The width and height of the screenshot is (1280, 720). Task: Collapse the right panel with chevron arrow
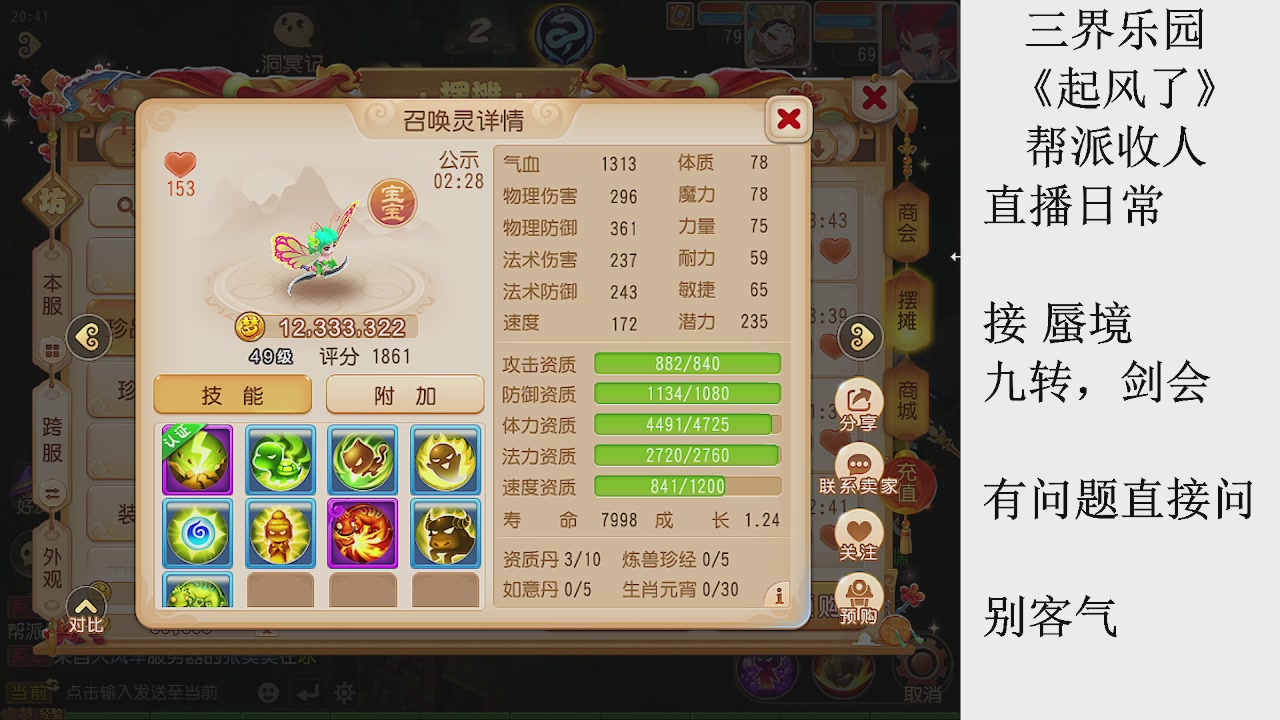click(860, 338)
